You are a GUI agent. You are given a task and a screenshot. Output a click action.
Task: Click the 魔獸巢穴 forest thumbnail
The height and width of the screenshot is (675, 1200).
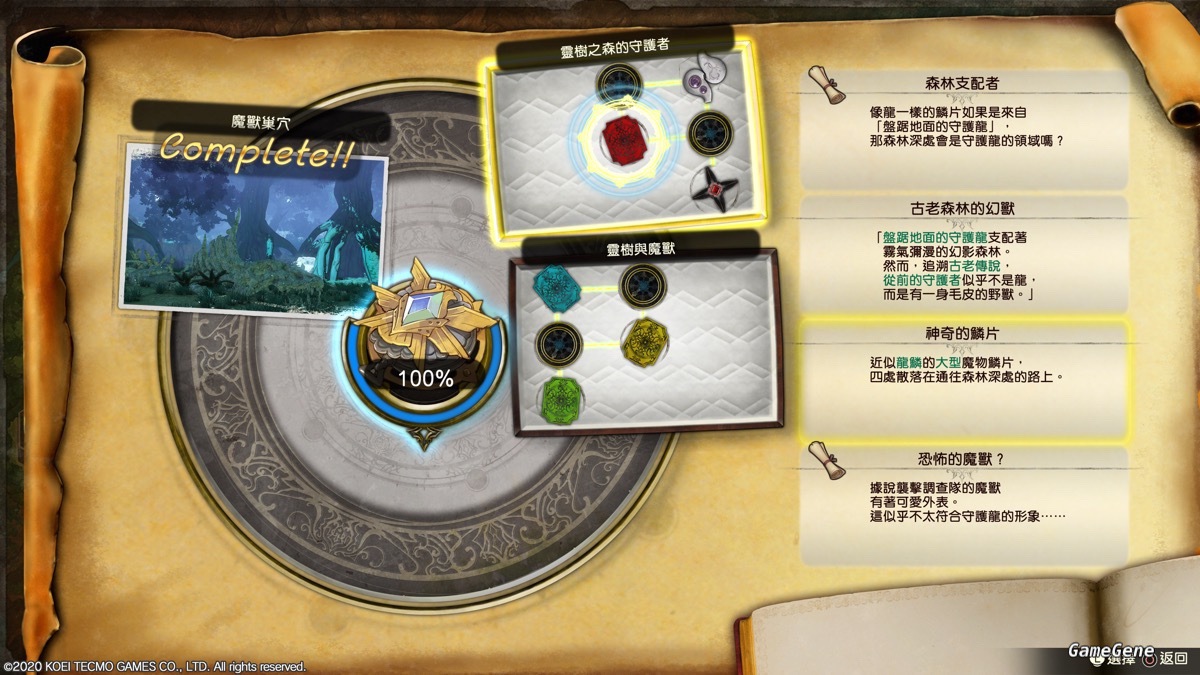[x=255, y=232]
